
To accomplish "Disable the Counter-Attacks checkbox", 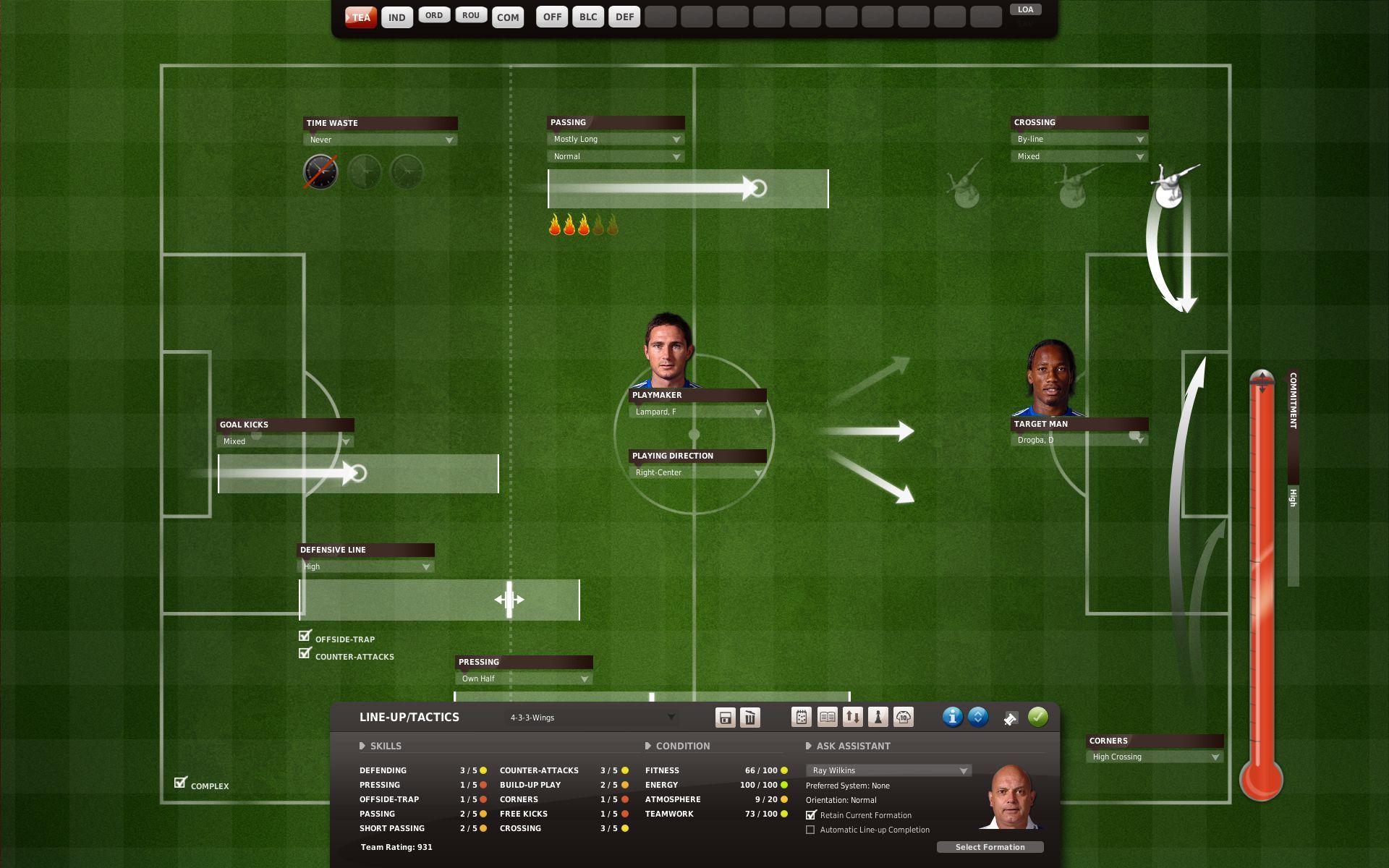I will tap(305, 652).
